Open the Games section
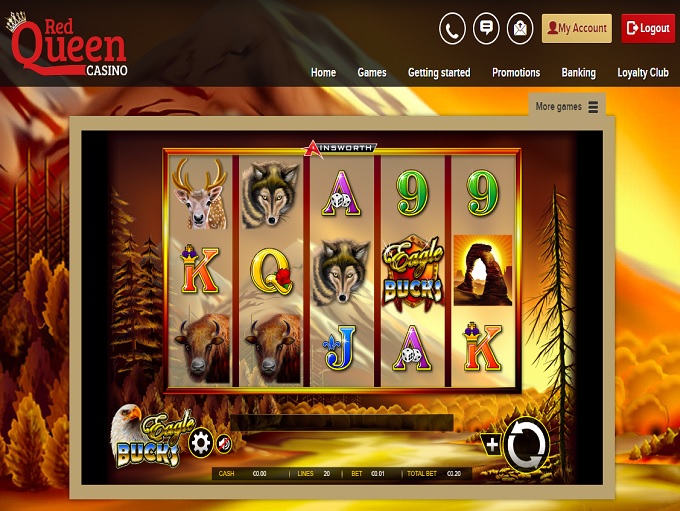The width and height of the screenshot is (680, 511). (x=372, y=73)
